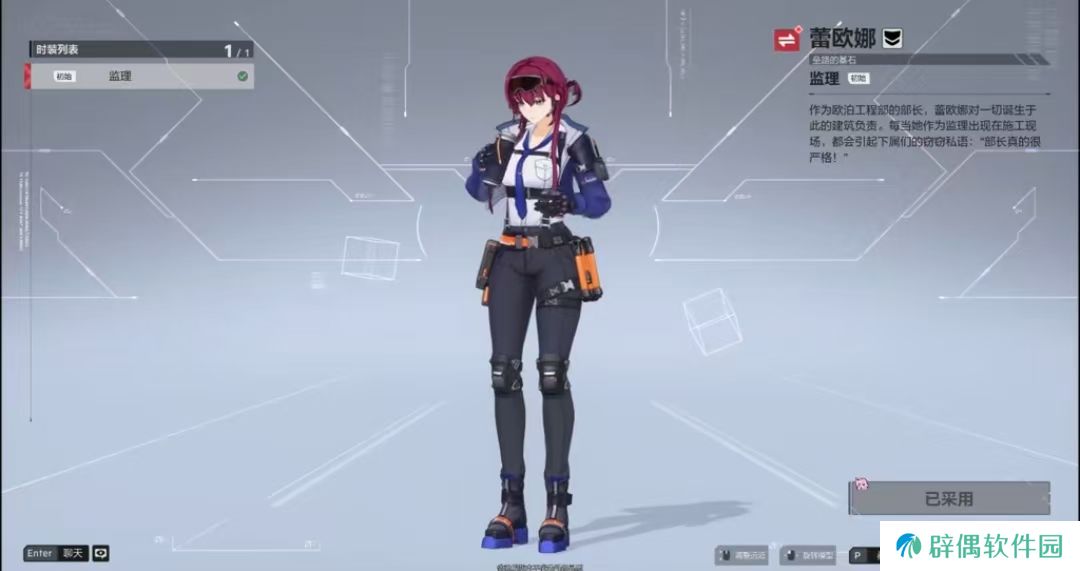Click the red character swap icon
1080x571 pixels.
coord(787,40)
